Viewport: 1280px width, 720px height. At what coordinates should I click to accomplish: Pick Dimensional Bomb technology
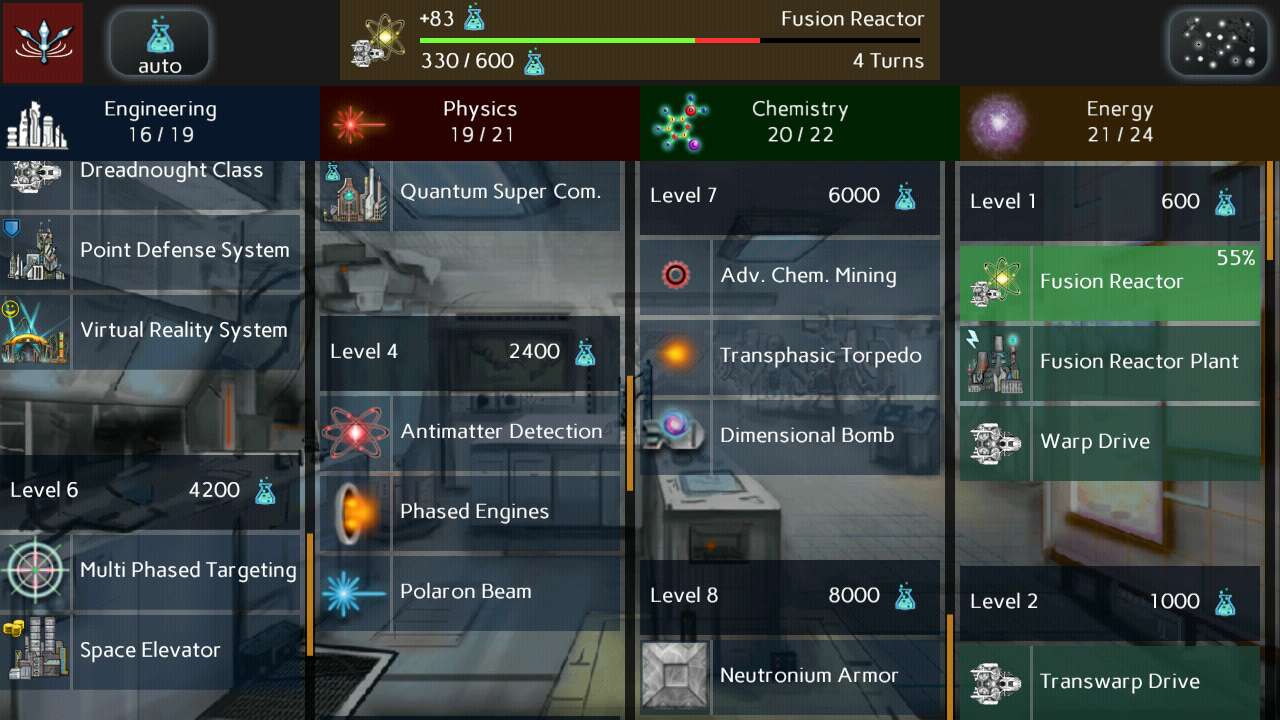tap(790, 435)
